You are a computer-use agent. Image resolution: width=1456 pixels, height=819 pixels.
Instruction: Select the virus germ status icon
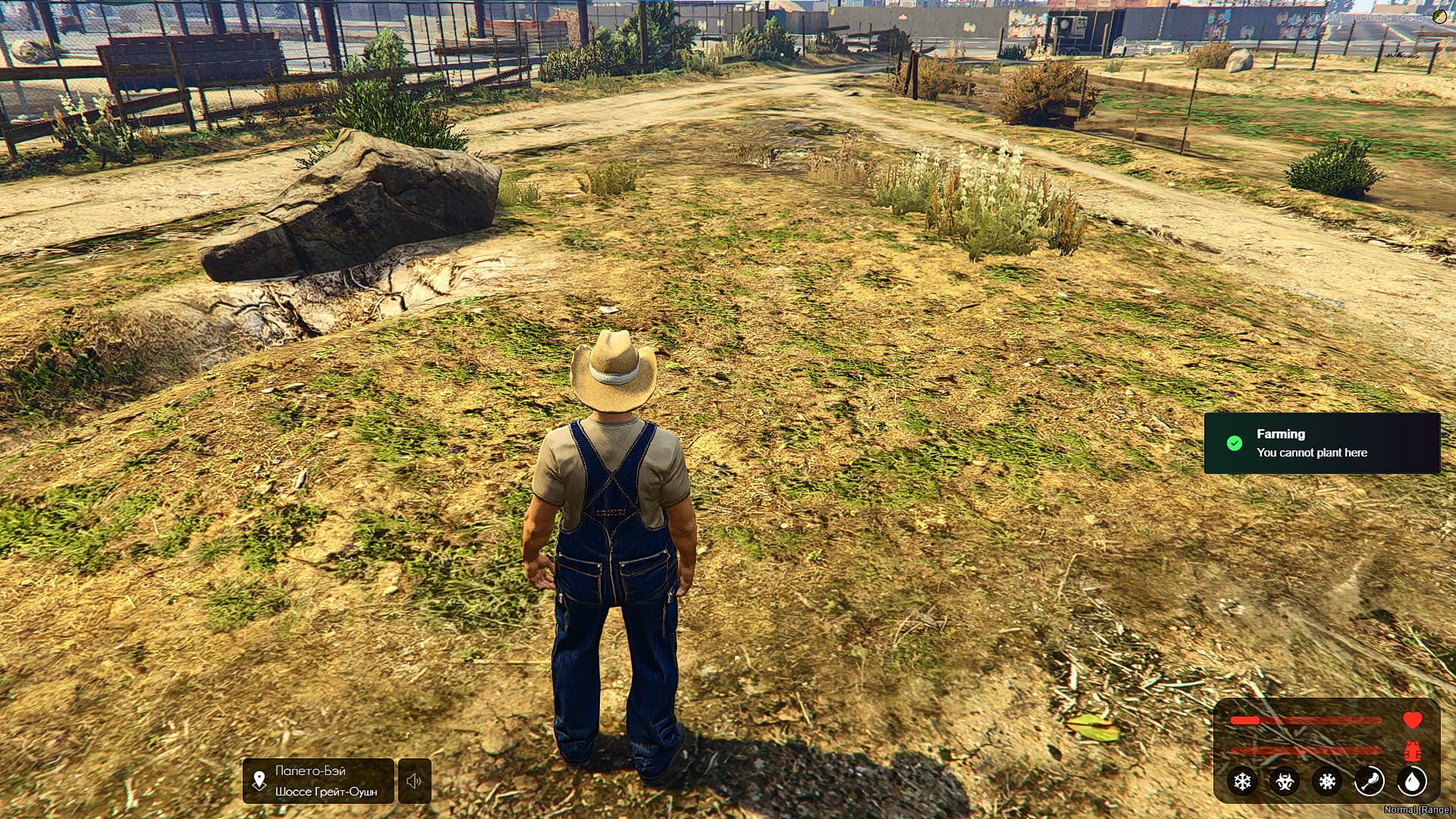click(x=1327, y=782)
